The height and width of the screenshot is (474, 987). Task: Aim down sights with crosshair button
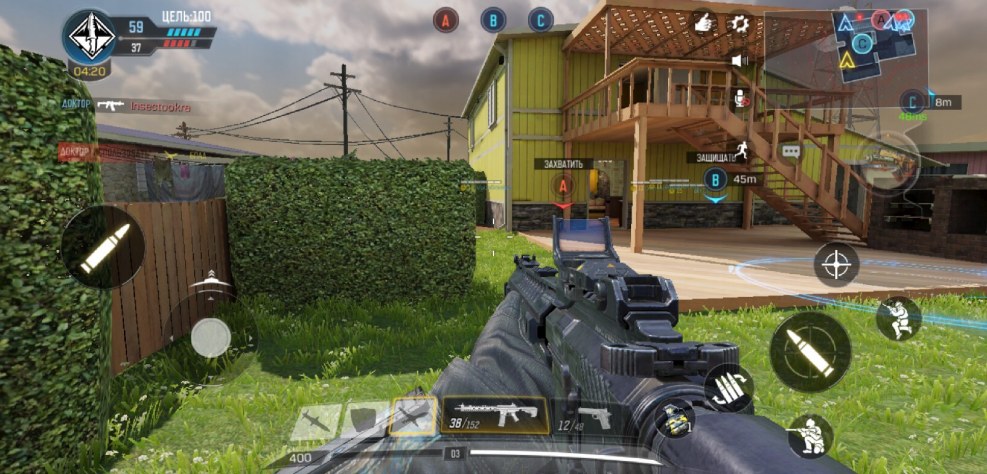pyautogui.click(x=836, y=264)
